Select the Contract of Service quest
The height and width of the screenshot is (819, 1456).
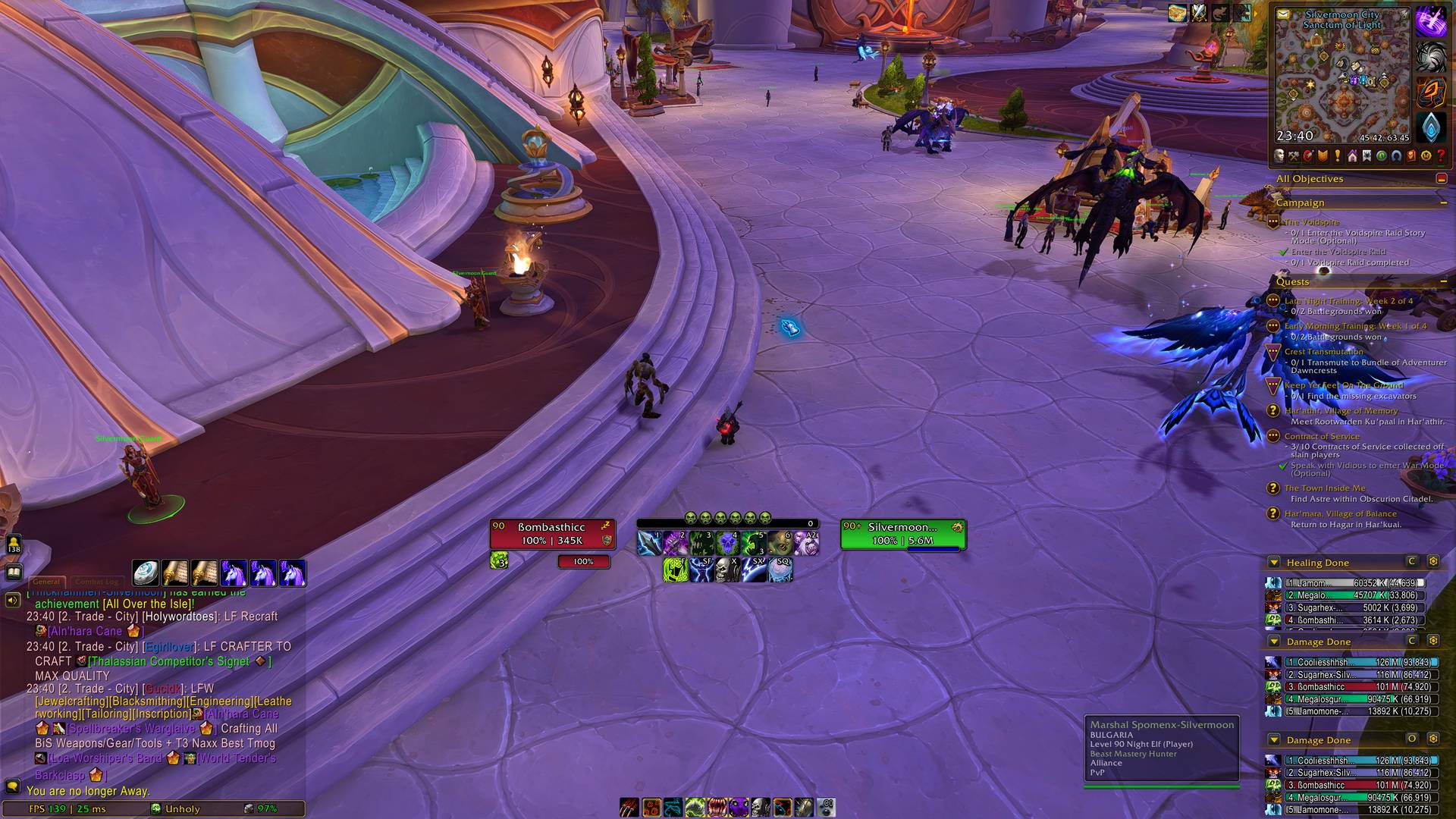pos(1321,437)
